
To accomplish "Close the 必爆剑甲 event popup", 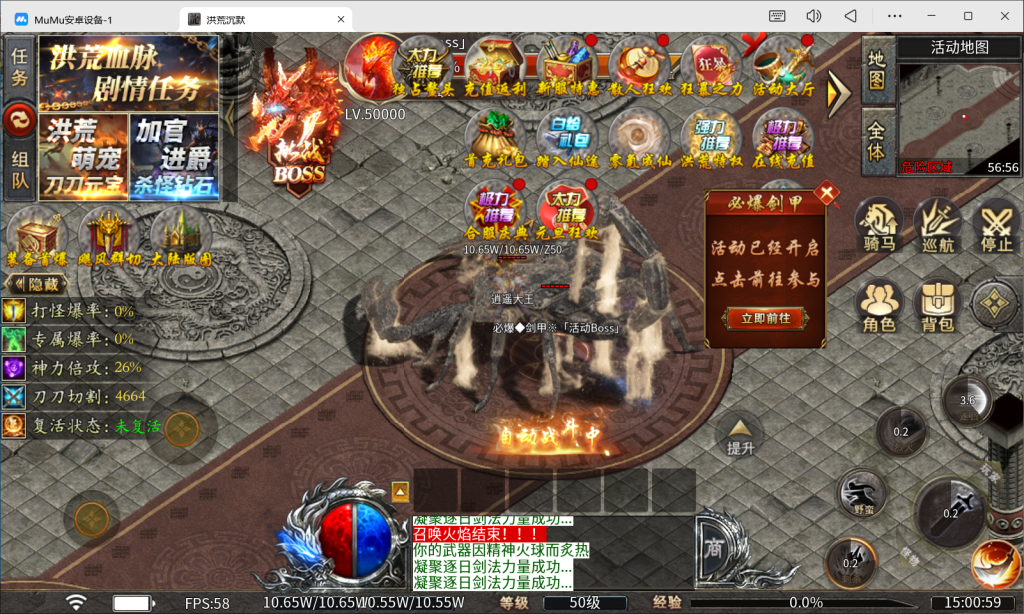I will tap(827, 194).
